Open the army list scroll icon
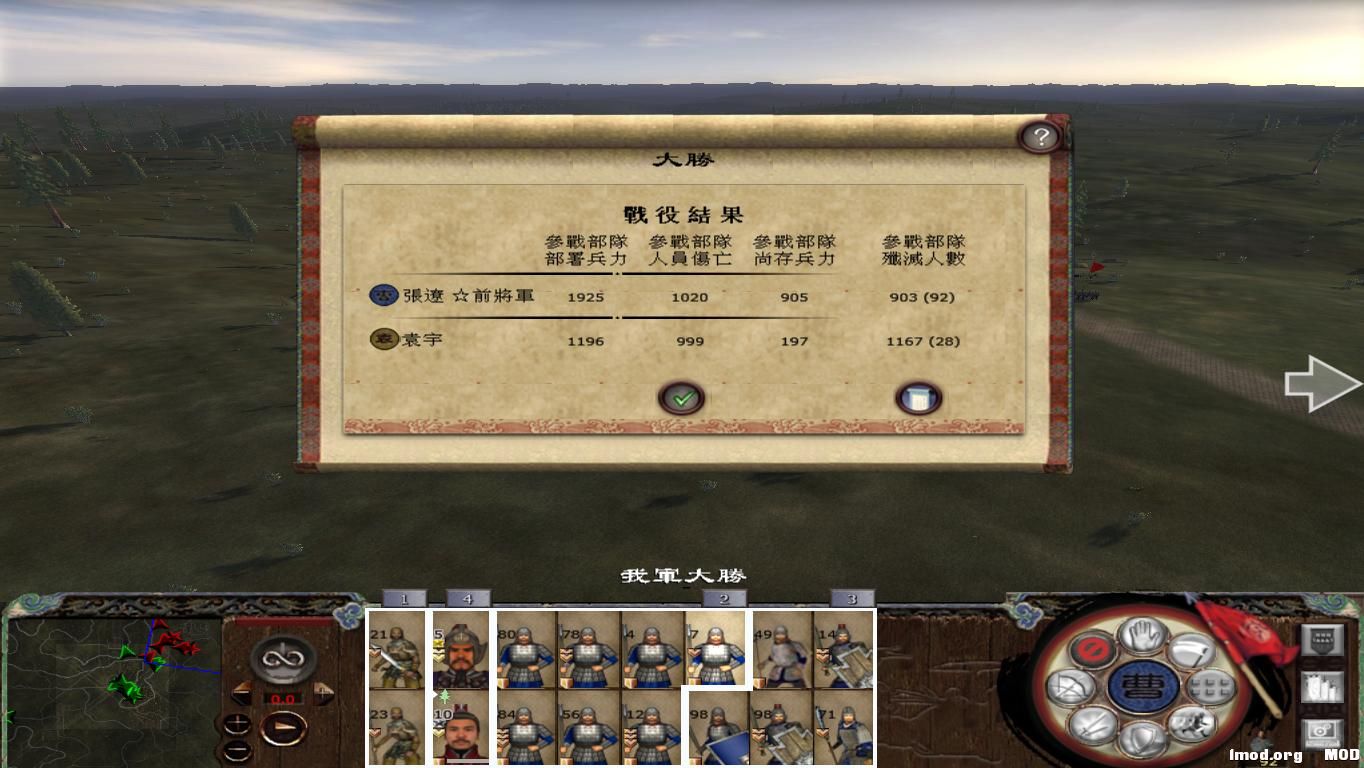This screenshot has height=768, width=1364. pyautogui.click(x=1322, y=687)
